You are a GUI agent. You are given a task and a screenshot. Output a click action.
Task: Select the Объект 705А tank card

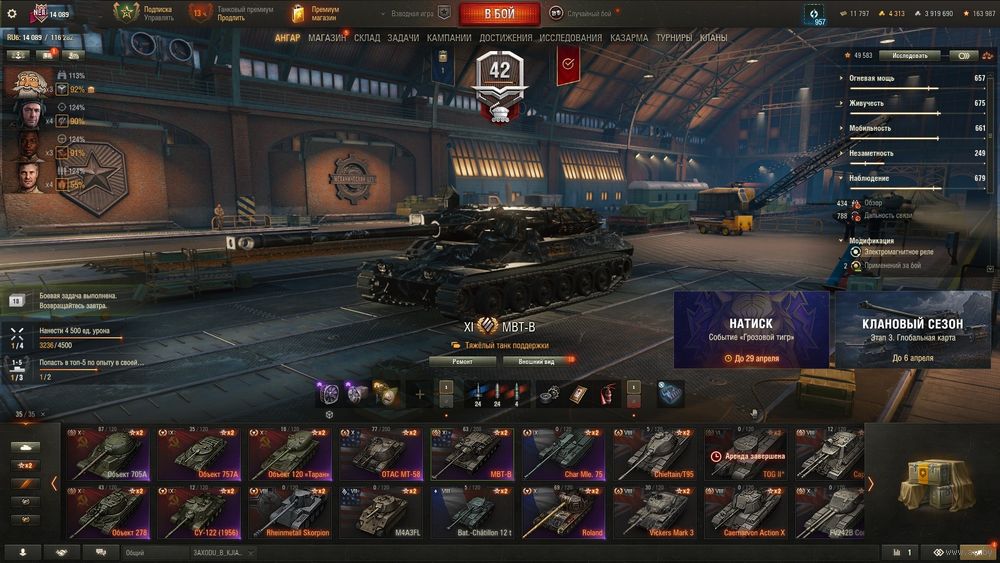click(108, 453)
